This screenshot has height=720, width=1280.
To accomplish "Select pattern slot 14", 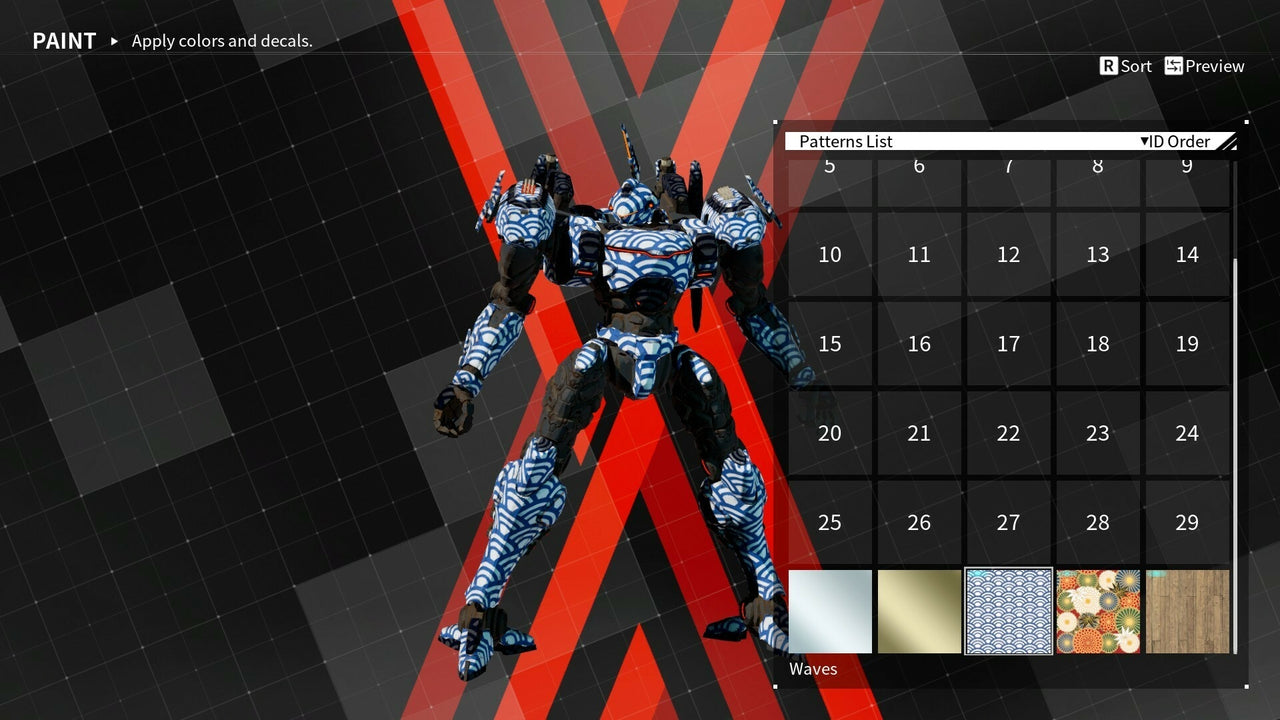I will (1187, 254).
